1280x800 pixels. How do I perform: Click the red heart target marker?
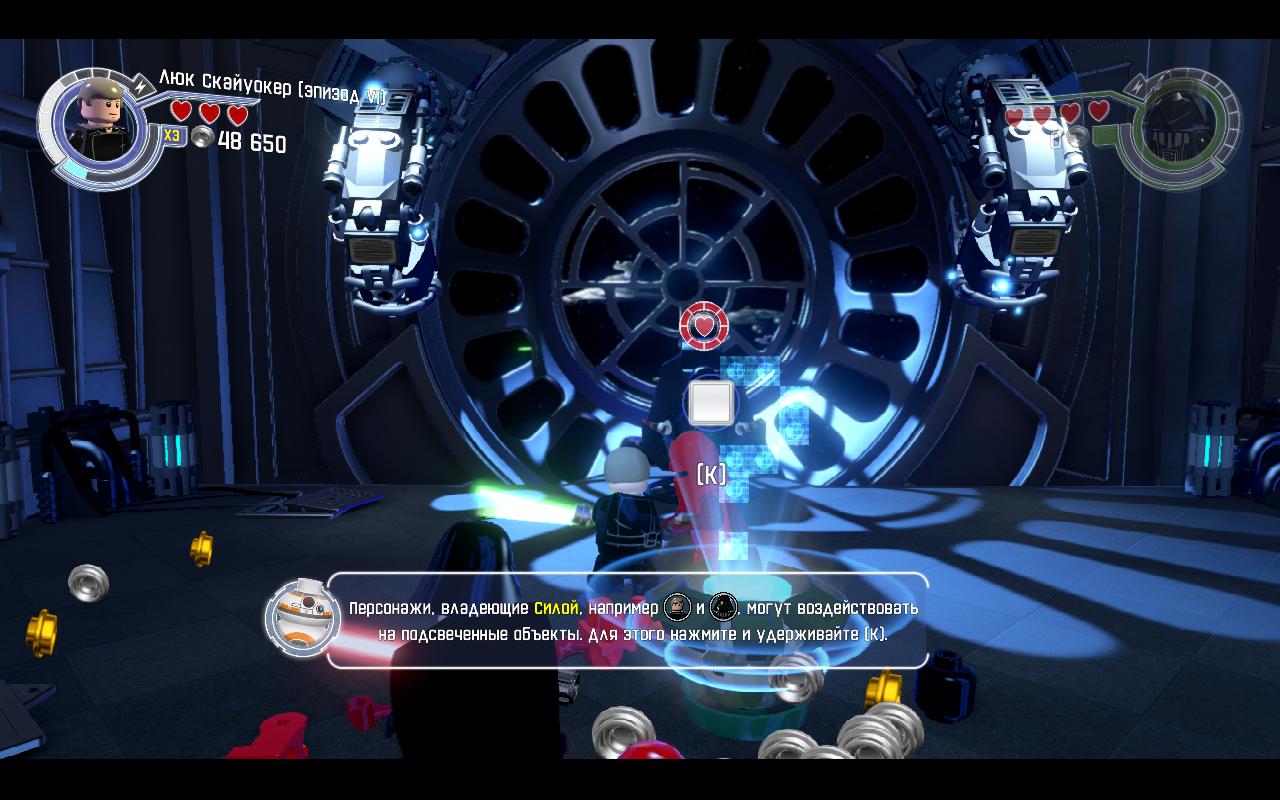(x=704, y=326)
